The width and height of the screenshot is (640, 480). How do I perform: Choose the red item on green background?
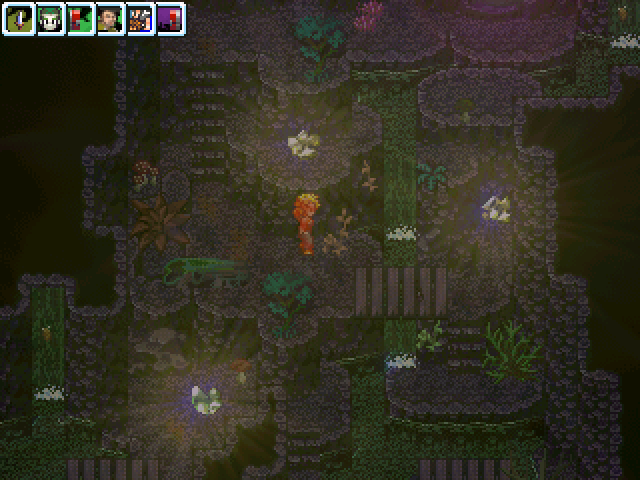pos(80,18)
